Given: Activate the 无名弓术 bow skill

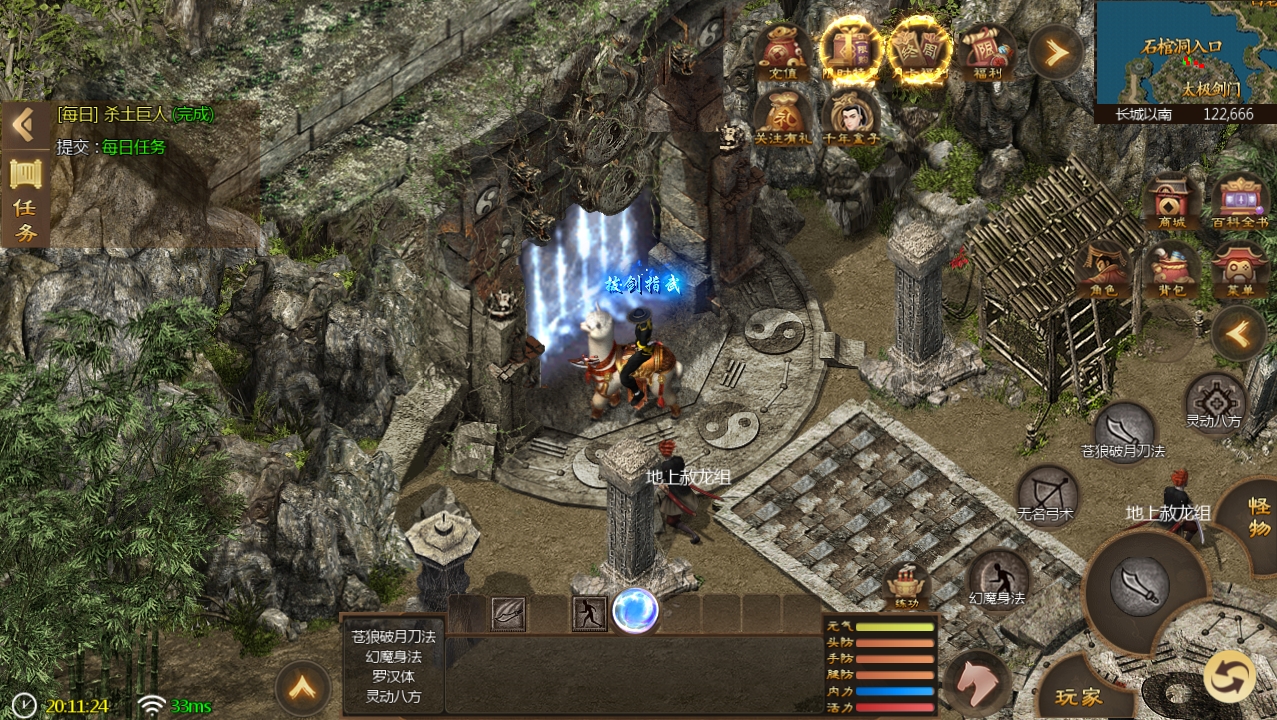Looking at the screenshot, I should 1046,493.
